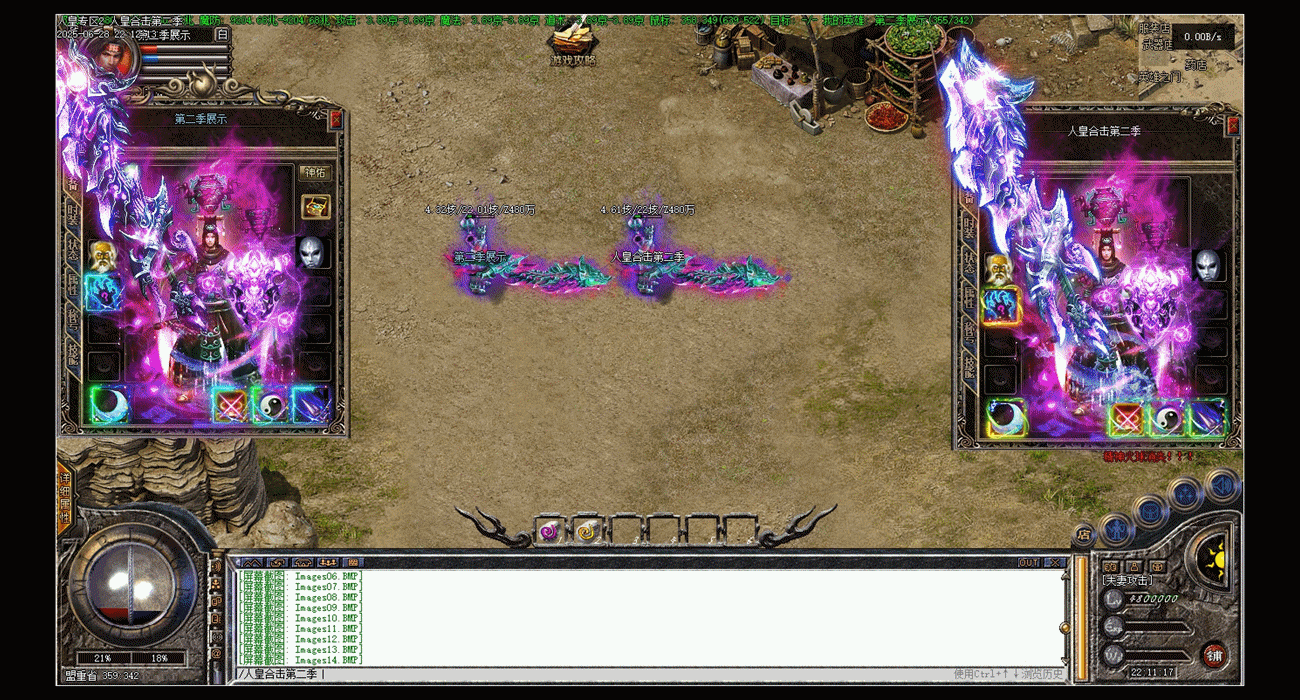Click the chat input field
This screenshot has height=700, width=1300.
coord(600,674)
